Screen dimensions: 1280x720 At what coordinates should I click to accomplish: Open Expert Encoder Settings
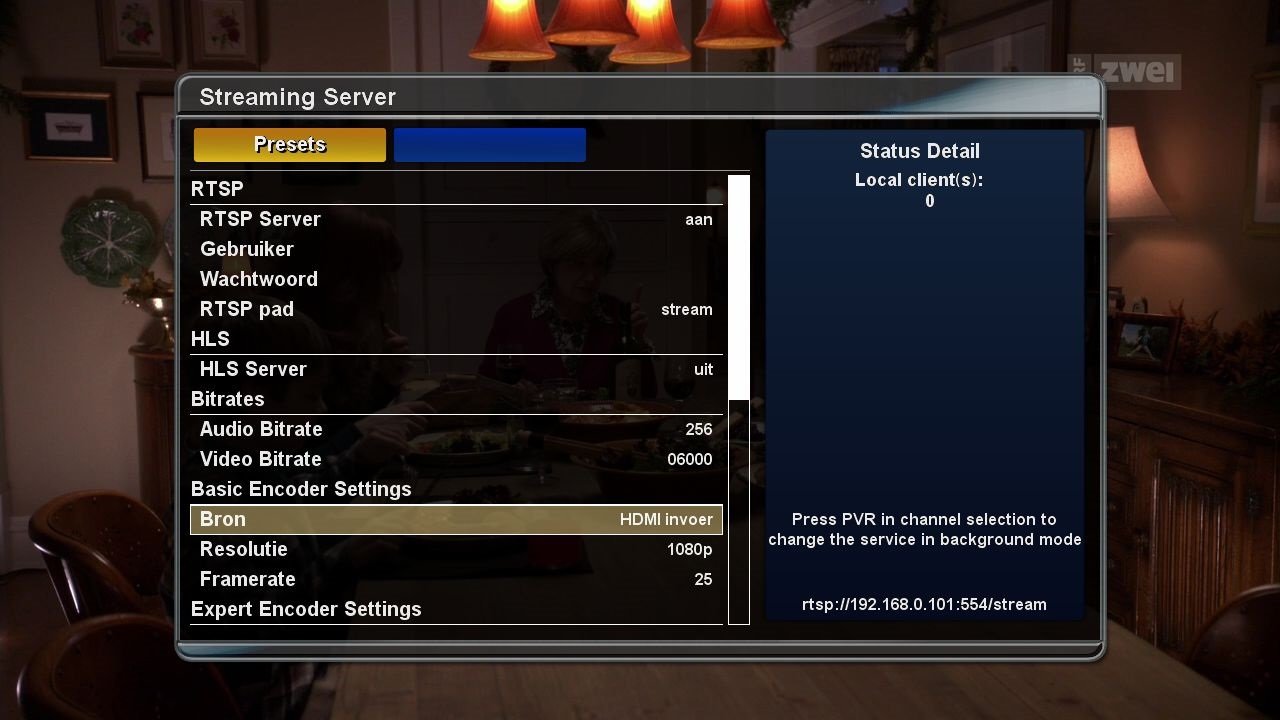point(306,608)
